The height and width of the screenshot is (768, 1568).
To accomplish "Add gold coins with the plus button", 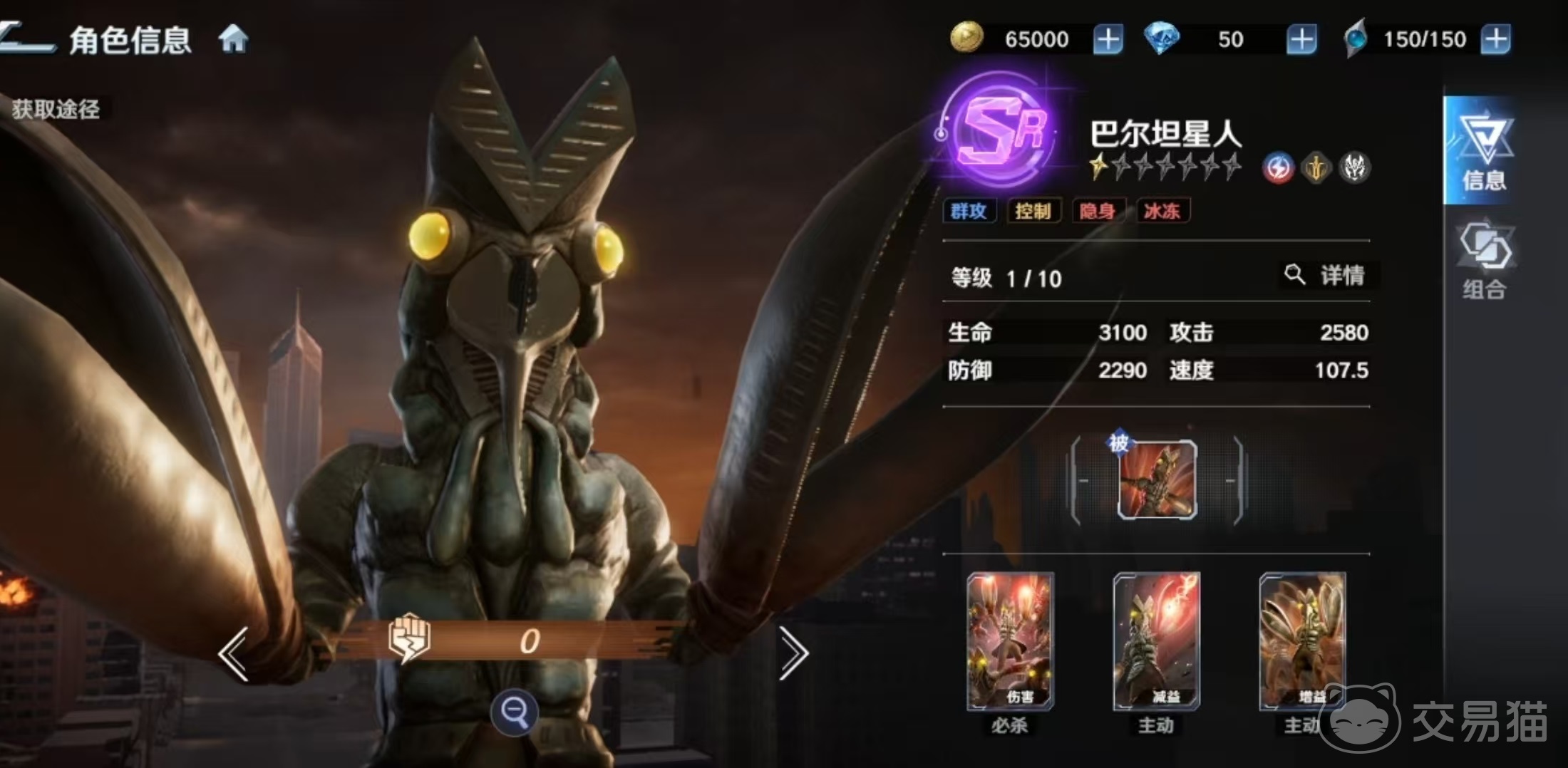I will pyautogui.click(x=1107, y=39).
